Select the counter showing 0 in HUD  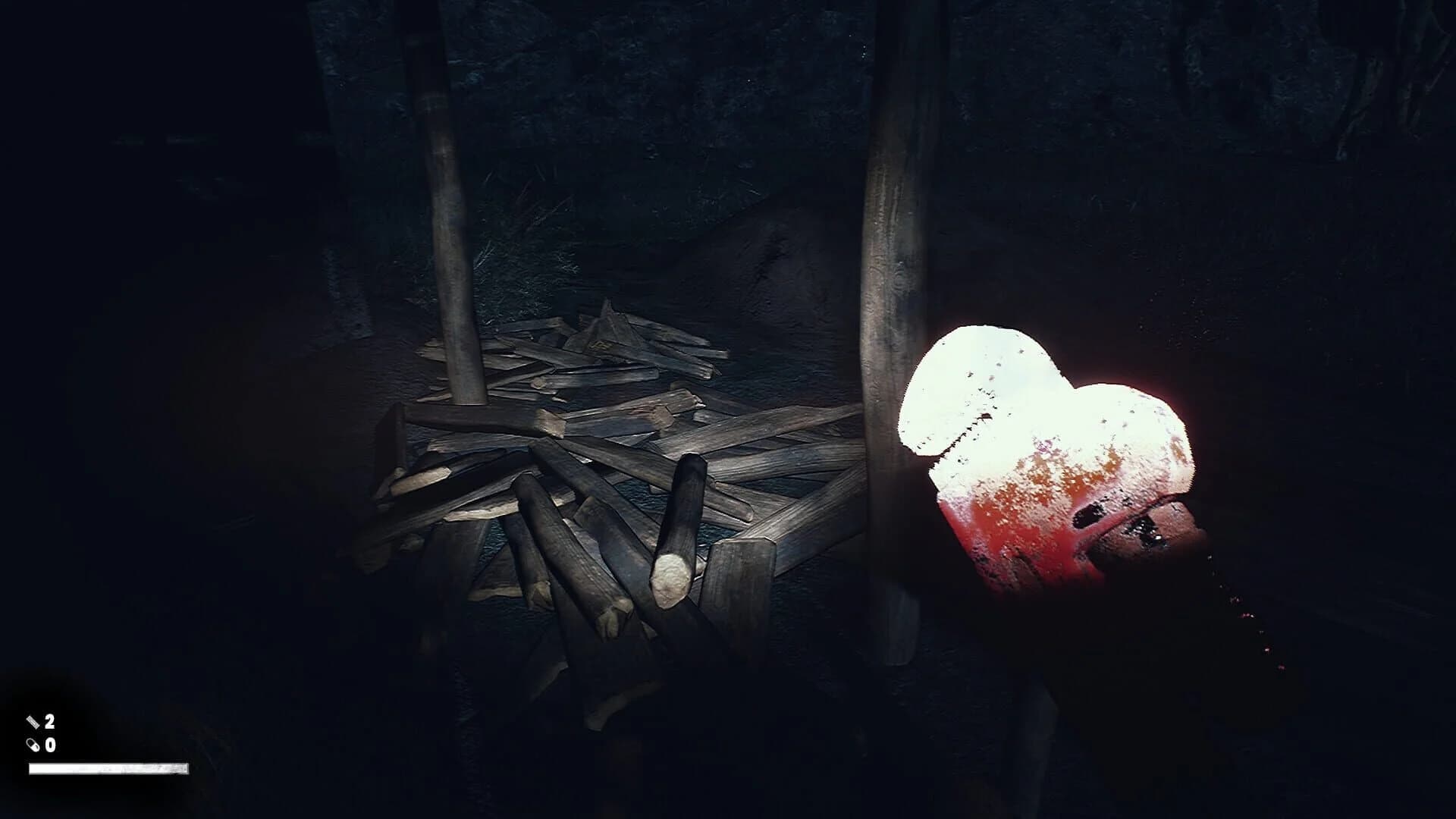(49, 745)
